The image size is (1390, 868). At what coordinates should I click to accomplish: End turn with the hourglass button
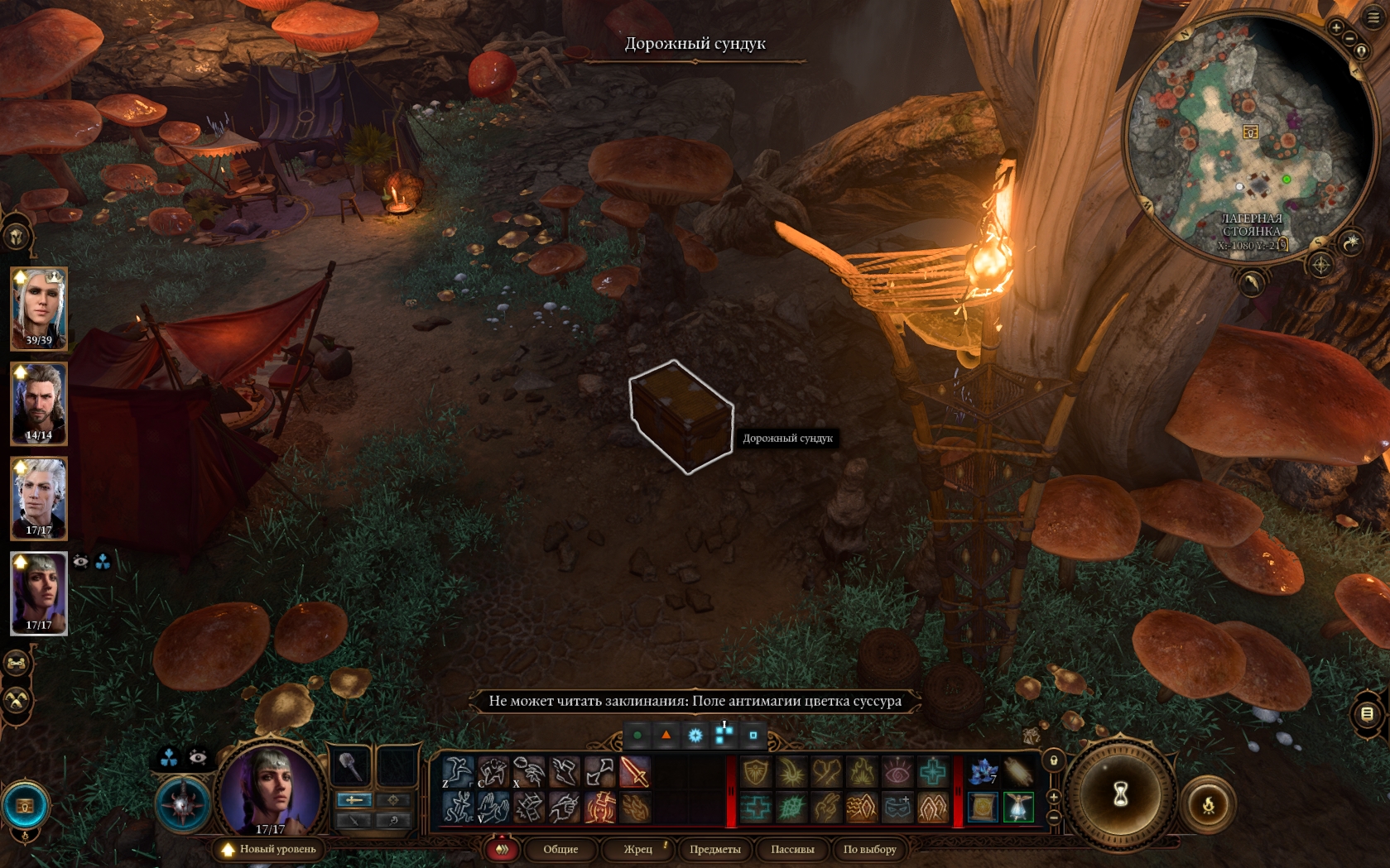pos(1120,794)
